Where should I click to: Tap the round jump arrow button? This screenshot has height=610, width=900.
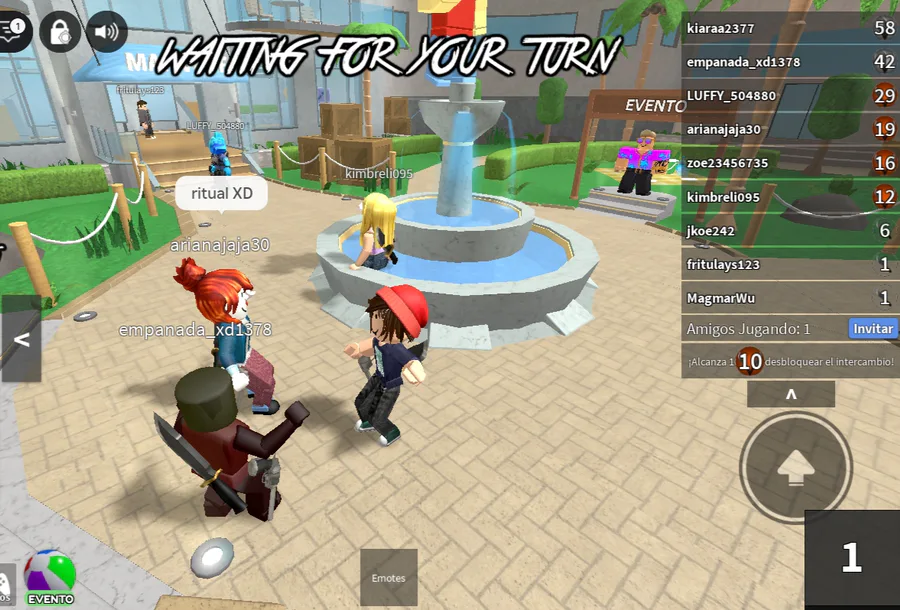(795, 467)
